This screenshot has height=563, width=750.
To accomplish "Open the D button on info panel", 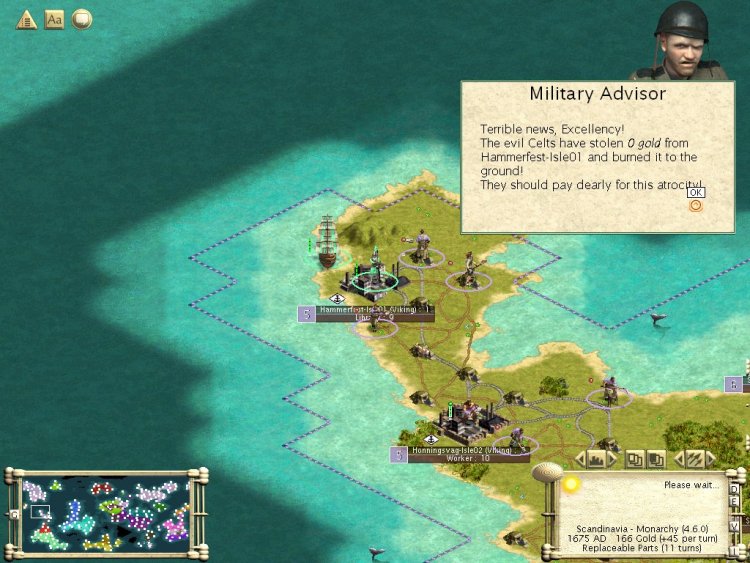I will pyautogui.click(x=734, y=489).
